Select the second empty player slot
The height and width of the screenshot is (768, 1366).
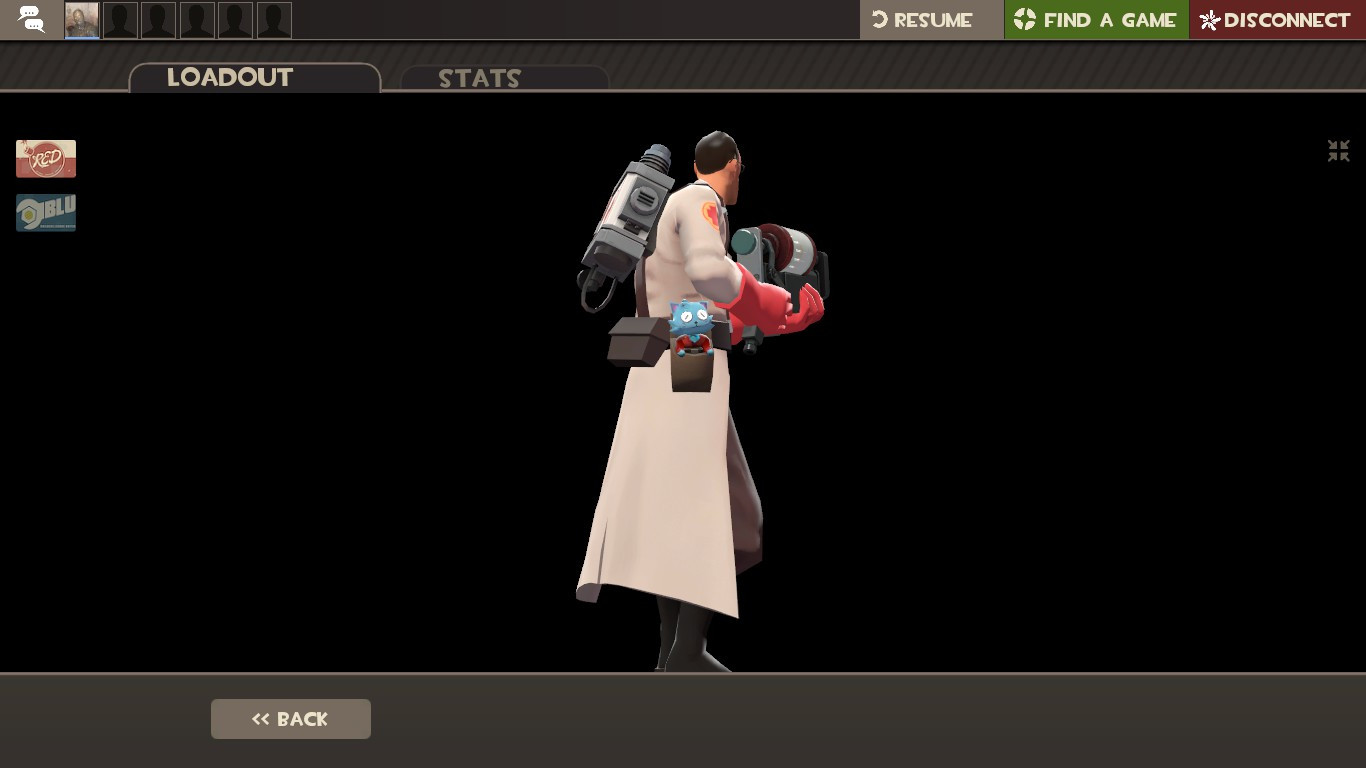pyautogui.click(x=158, y=18)
